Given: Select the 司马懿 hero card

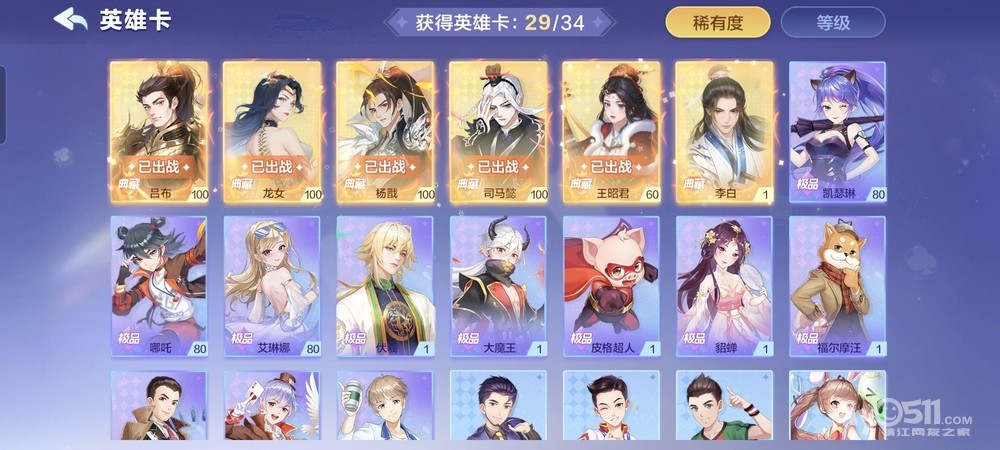Looking at the screenshot, I should [498, 130].
